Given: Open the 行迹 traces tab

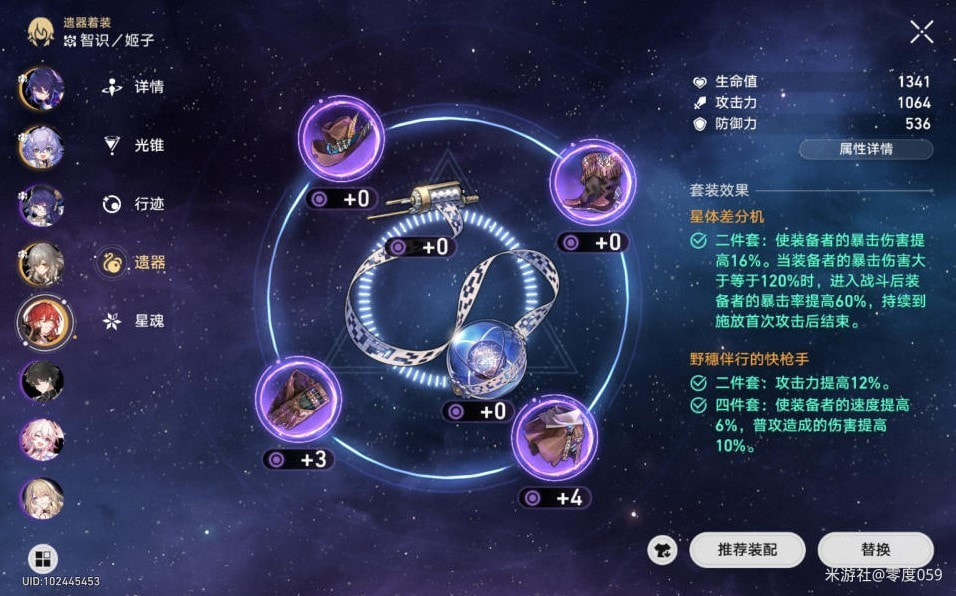Looking at the screenshot, I should [136, 204].
